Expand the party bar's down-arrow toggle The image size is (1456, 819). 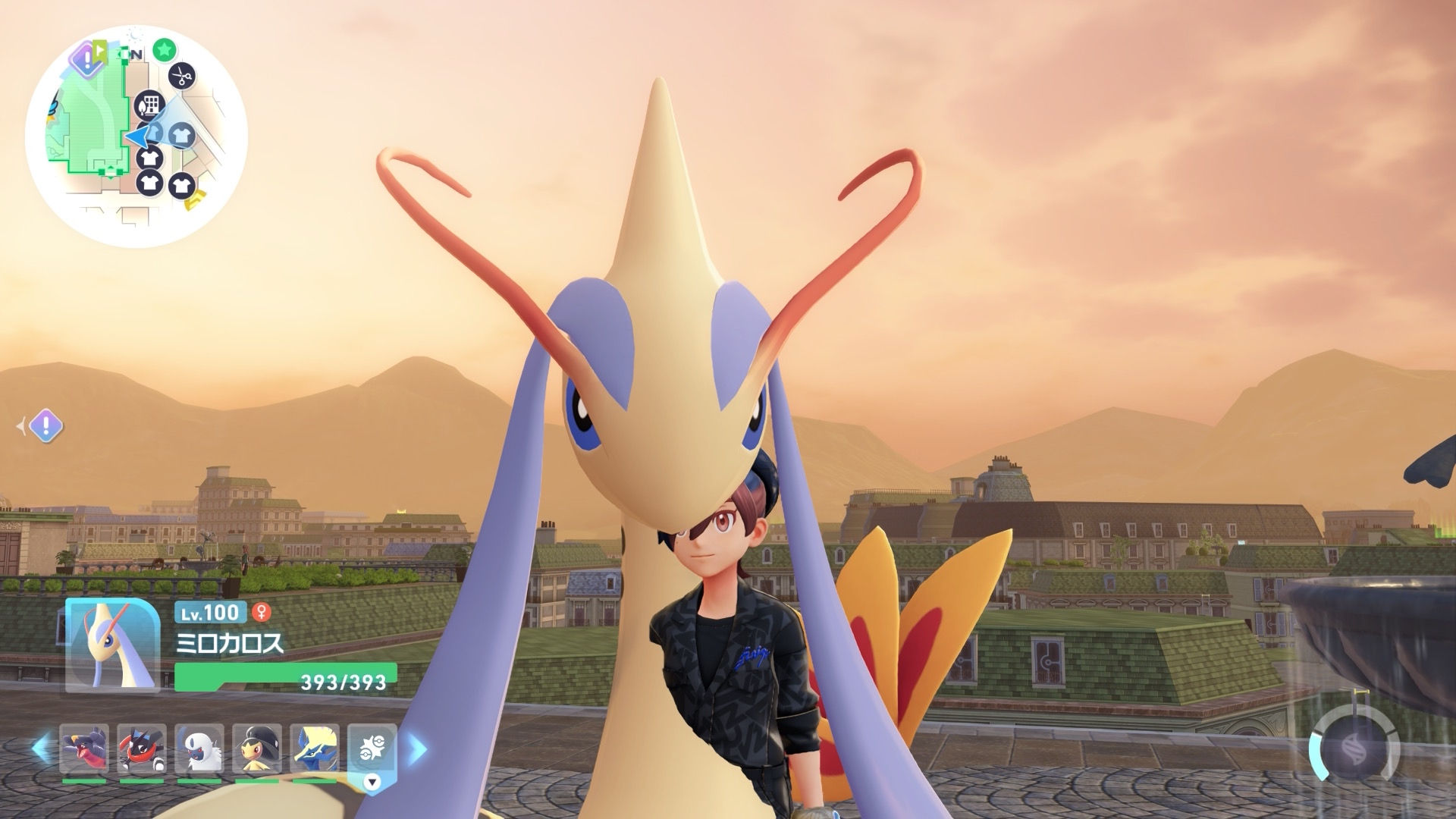click(x=372, y=782)
